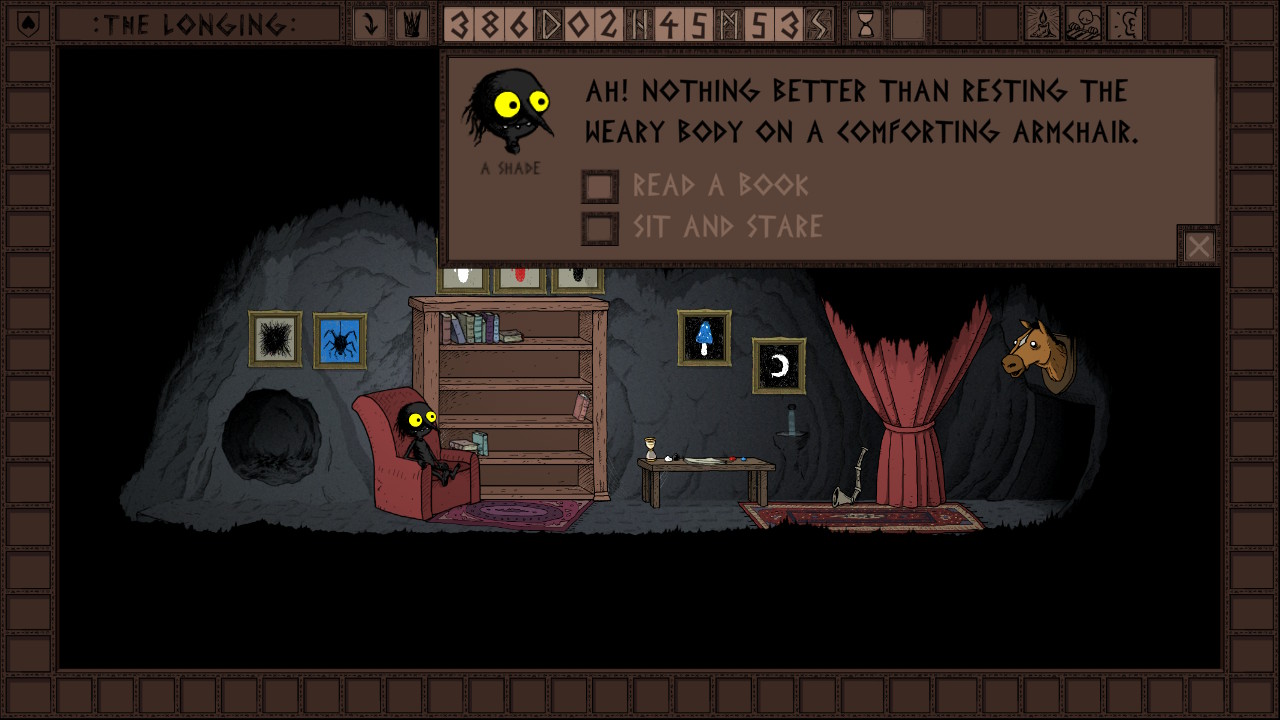Click the spade shield icon
This screenshot has width=1280, height=720.
click(x=28, y=24)
